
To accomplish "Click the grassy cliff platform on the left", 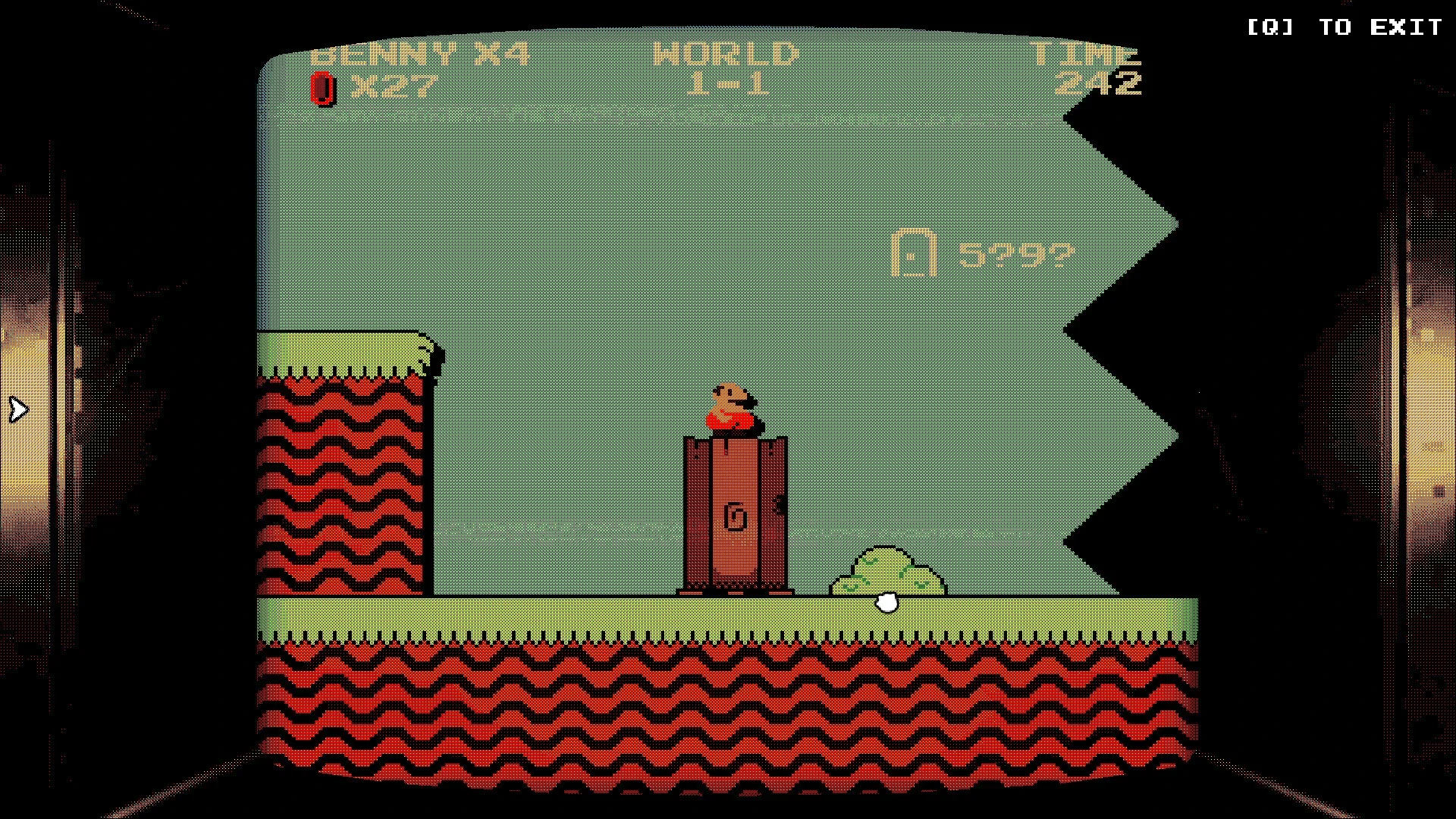I will [x=341, y=353].
